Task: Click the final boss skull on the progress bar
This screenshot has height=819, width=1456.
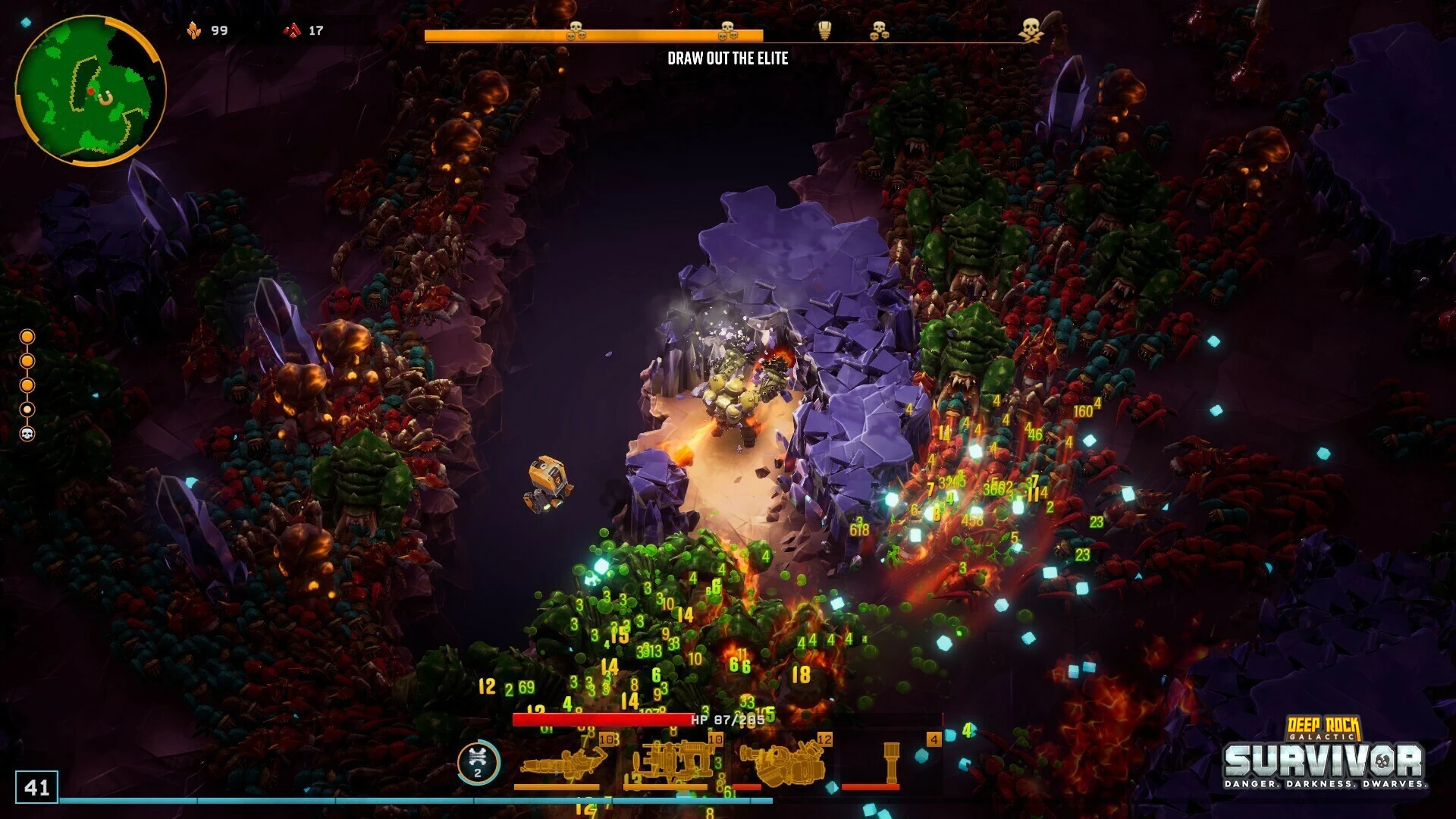Action: [x=1030, y=30]
